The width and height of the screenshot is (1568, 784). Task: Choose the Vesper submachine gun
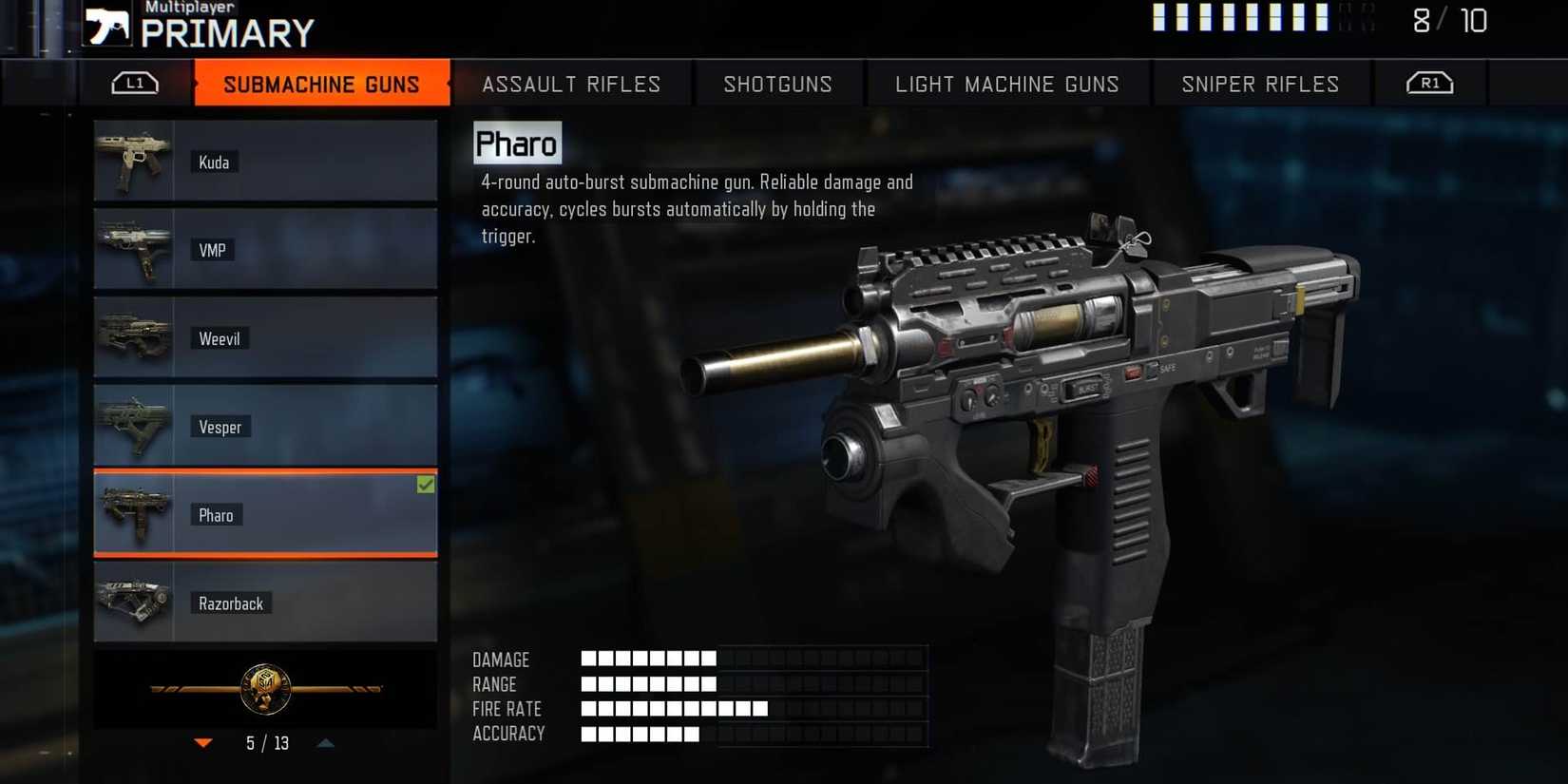click(x=265, y=426)
